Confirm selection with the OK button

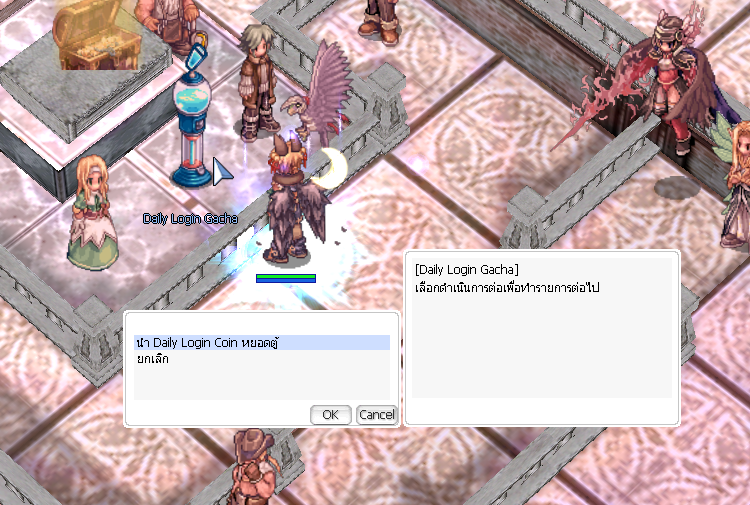click(330, 415)
